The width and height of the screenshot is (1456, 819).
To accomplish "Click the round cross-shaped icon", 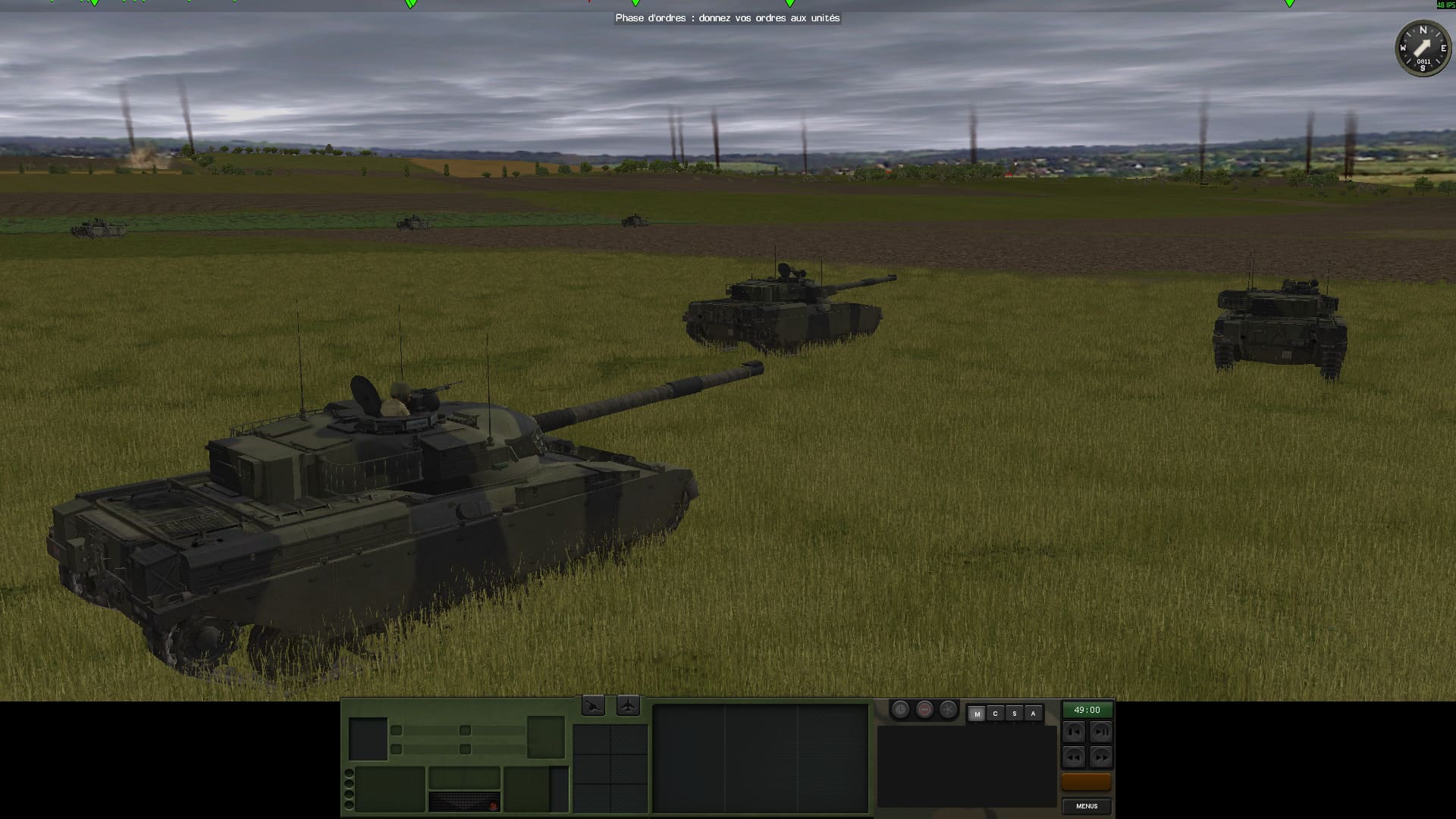I will pos(948,710).
